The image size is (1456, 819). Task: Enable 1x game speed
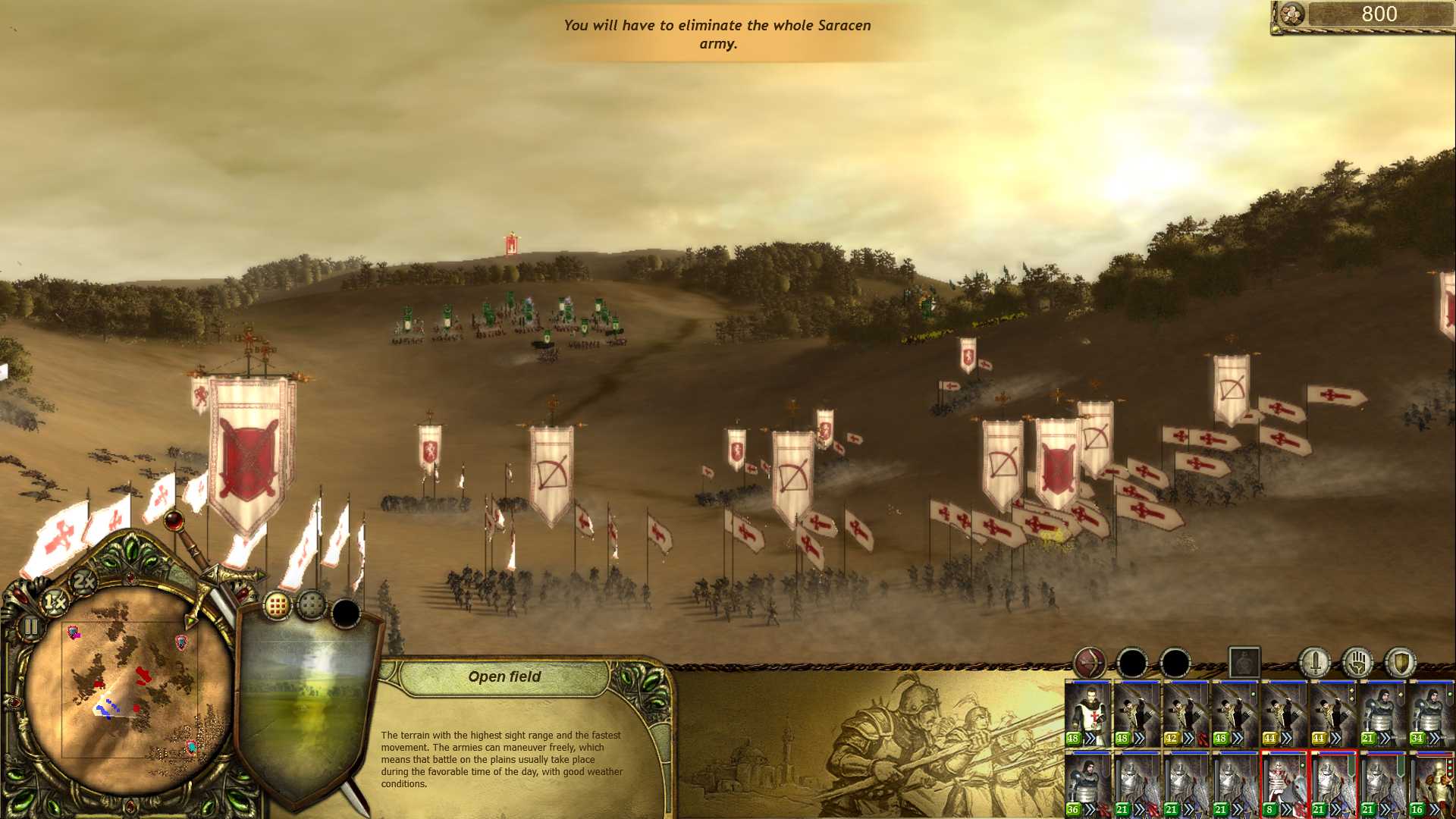55,602
